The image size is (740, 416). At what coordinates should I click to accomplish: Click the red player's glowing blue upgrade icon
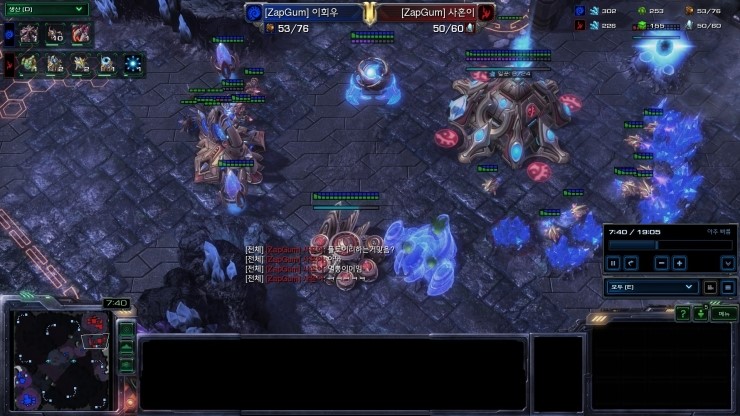click(132, 65)
